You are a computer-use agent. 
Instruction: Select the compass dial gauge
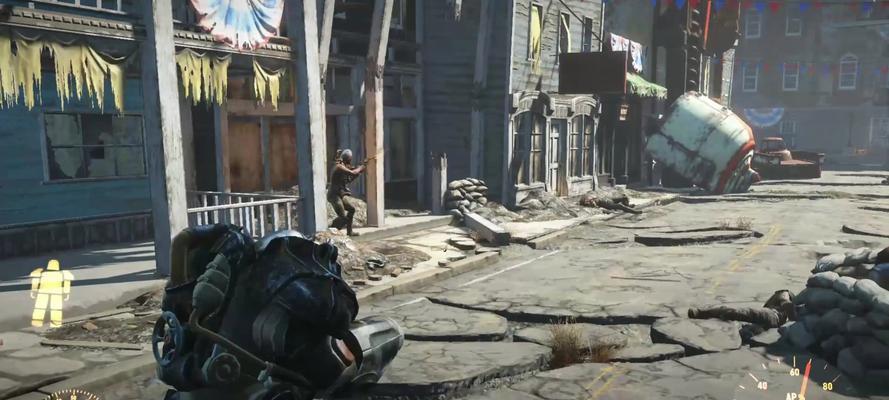point(73,394)
